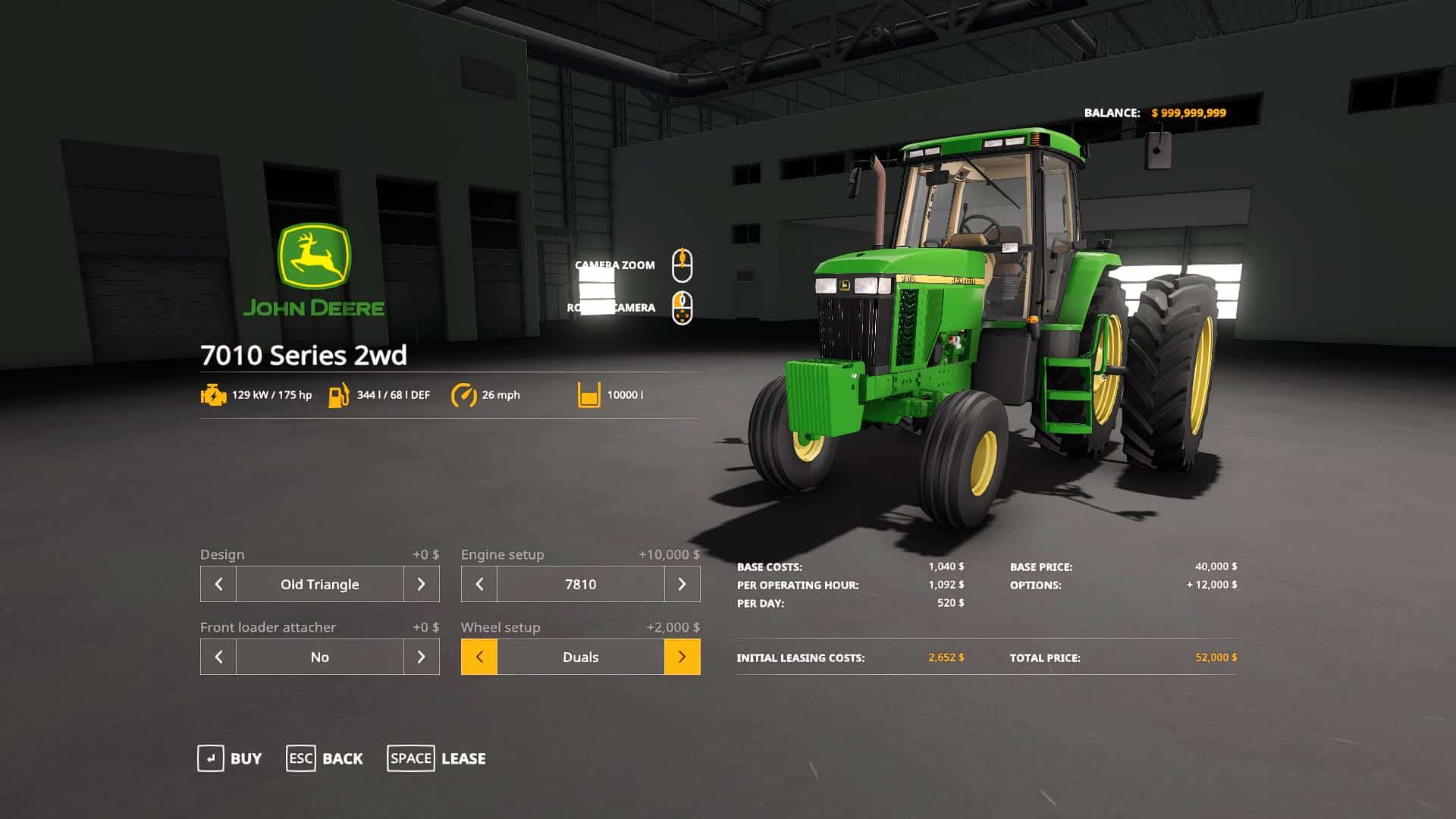Lease the configured tractor
This screenshot has height=819, width=1456.
pos(437,758)
